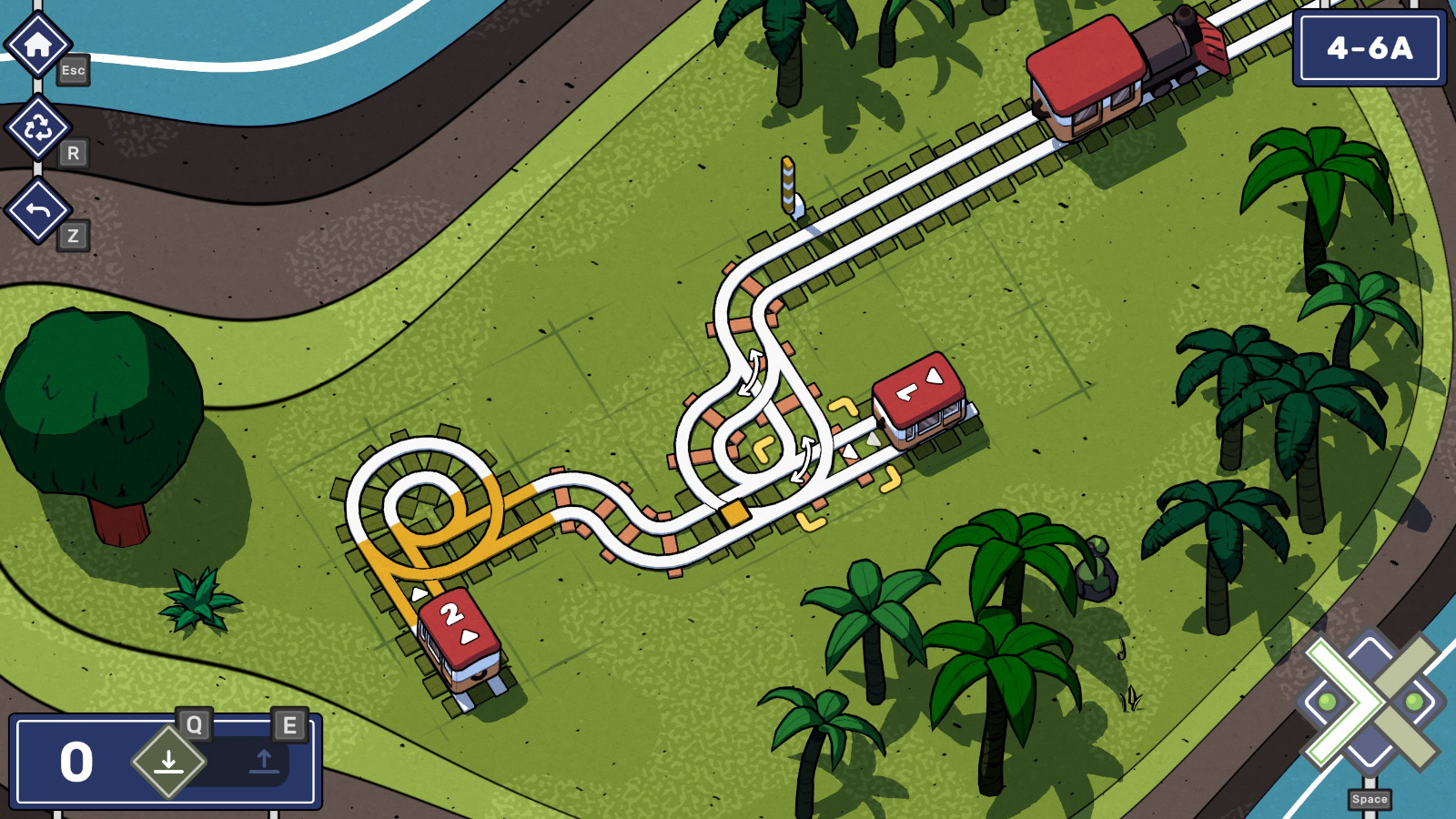Click the Esc key label beside Home
1456x819 pixels.
pyautogui.click(x=73, y=72)
